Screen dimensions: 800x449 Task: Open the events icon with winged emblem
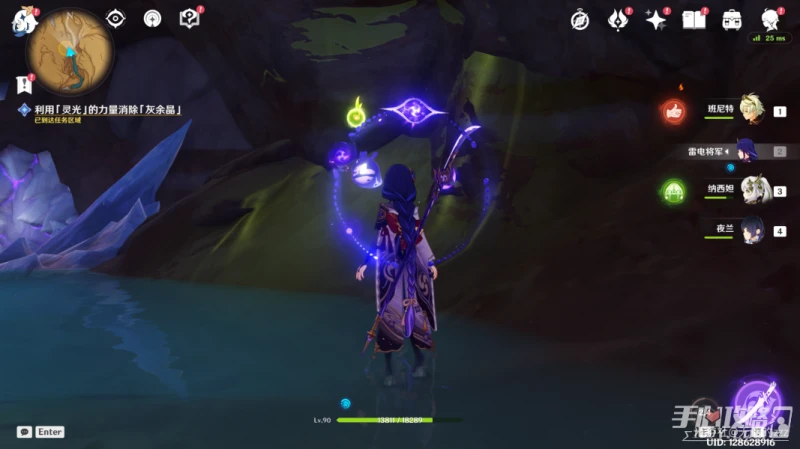point(619,19)
